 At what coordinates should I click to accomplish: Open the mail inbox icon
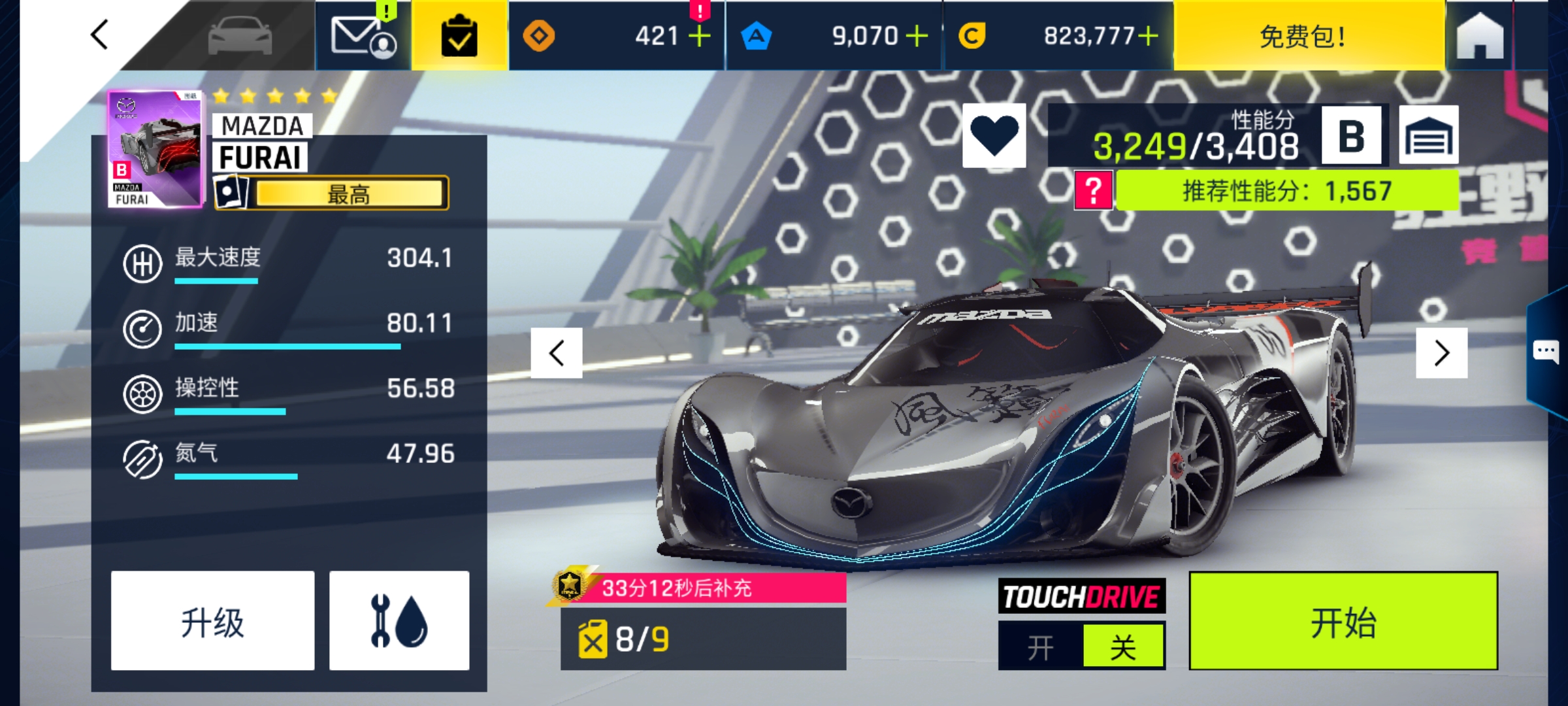pyautogui.click(x=363, y=36)
